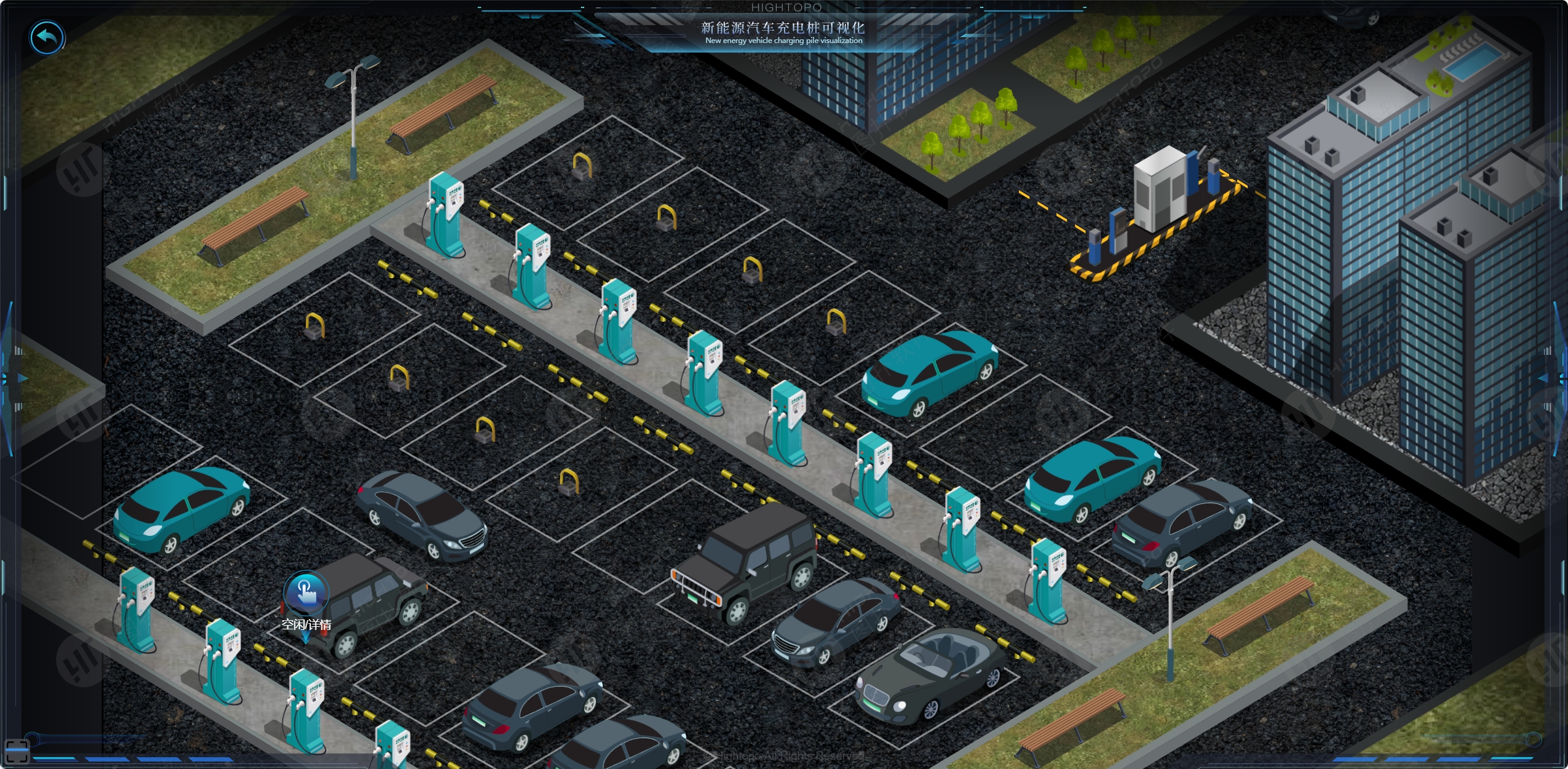Click the fullscreen scan-frame icon
The height and width of the screenshot is (769, 1568).
[17, 751]
